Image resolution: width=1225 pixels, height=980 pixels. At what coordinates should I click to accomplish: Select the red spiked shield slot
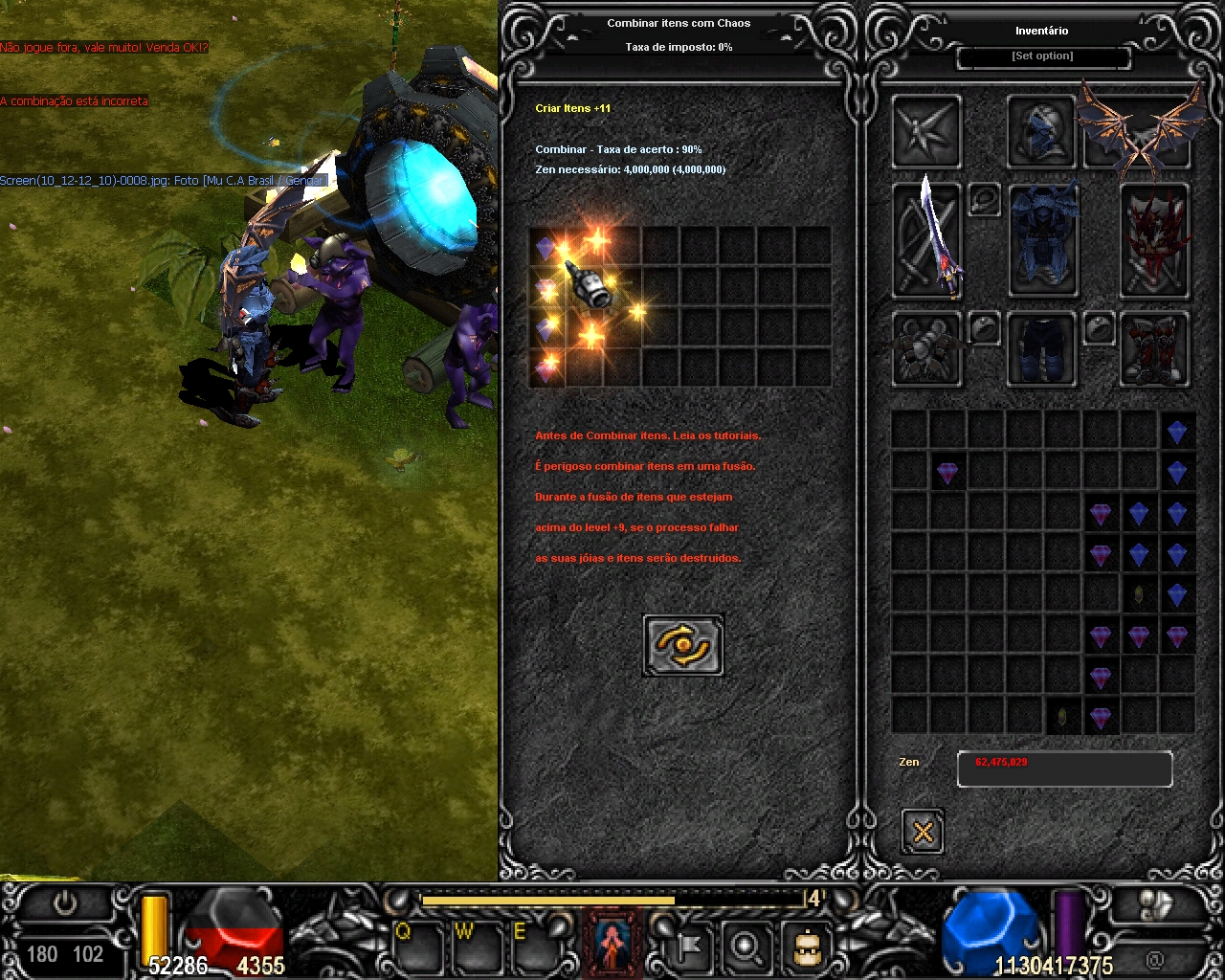coord(1154,240)
